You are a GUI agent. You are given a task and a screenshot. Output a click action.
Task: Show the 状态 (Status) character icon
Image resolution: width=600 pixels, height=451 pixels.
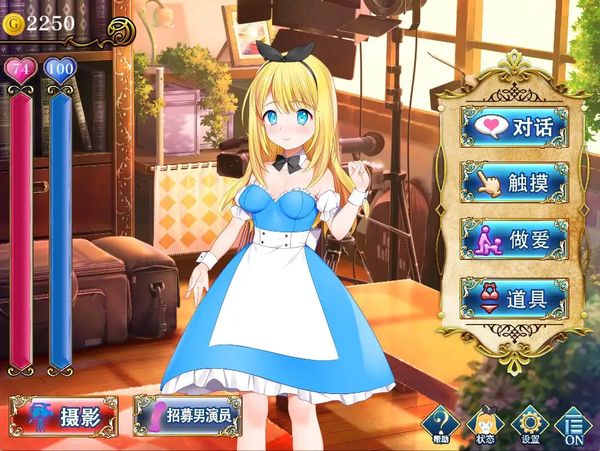point(485,424)
